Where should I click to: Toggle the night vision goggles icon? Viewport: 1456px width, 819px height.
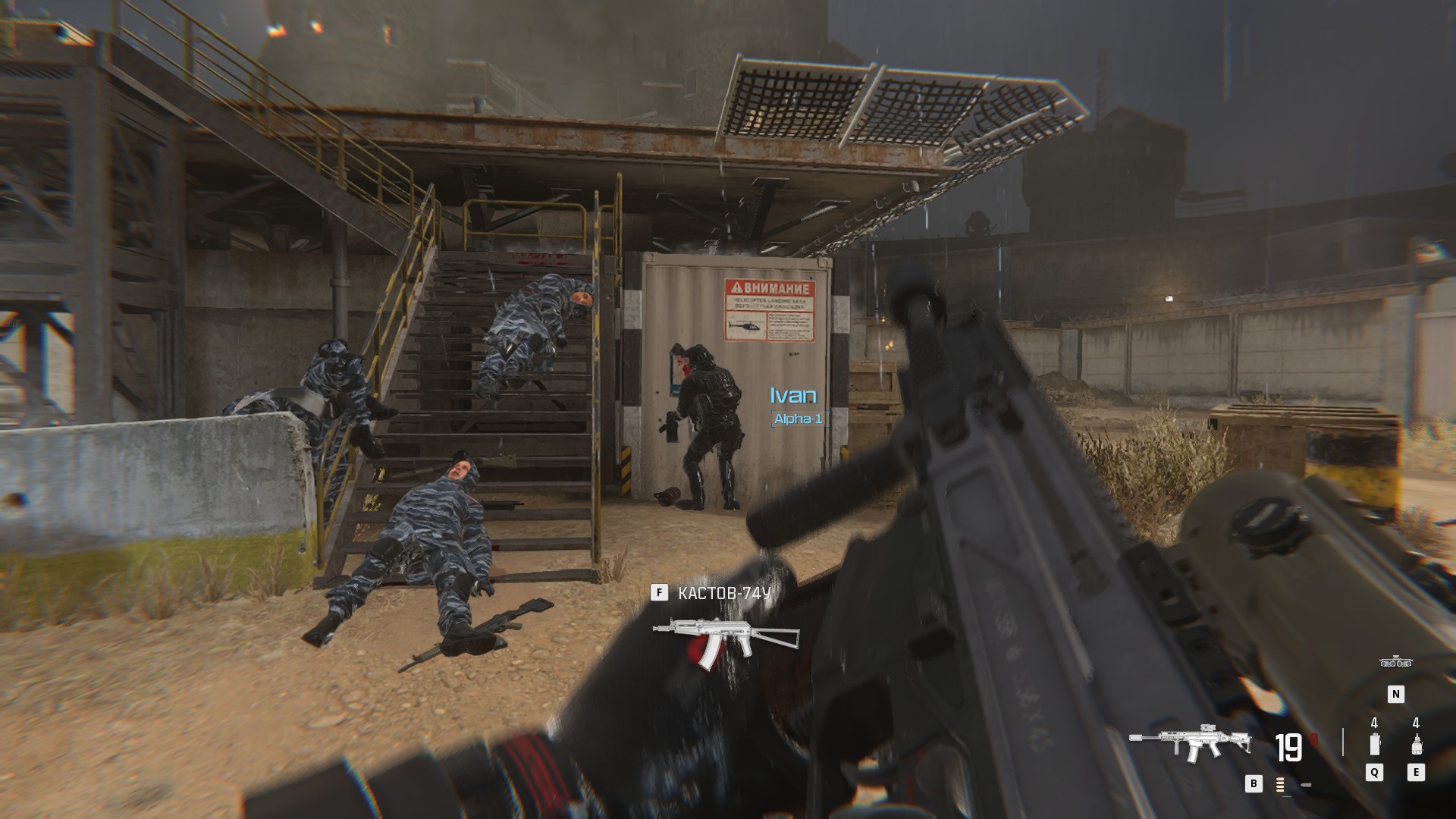[1395, 663]
